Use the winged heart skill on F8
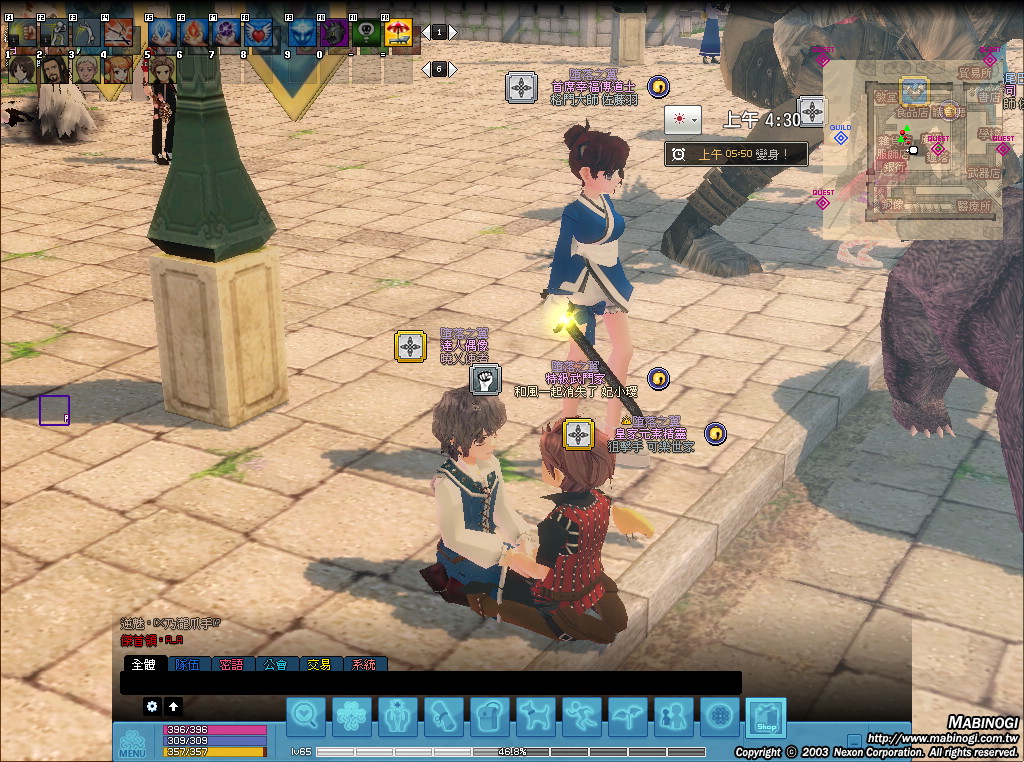This screenshot has height=762, width=1024. 259,34
